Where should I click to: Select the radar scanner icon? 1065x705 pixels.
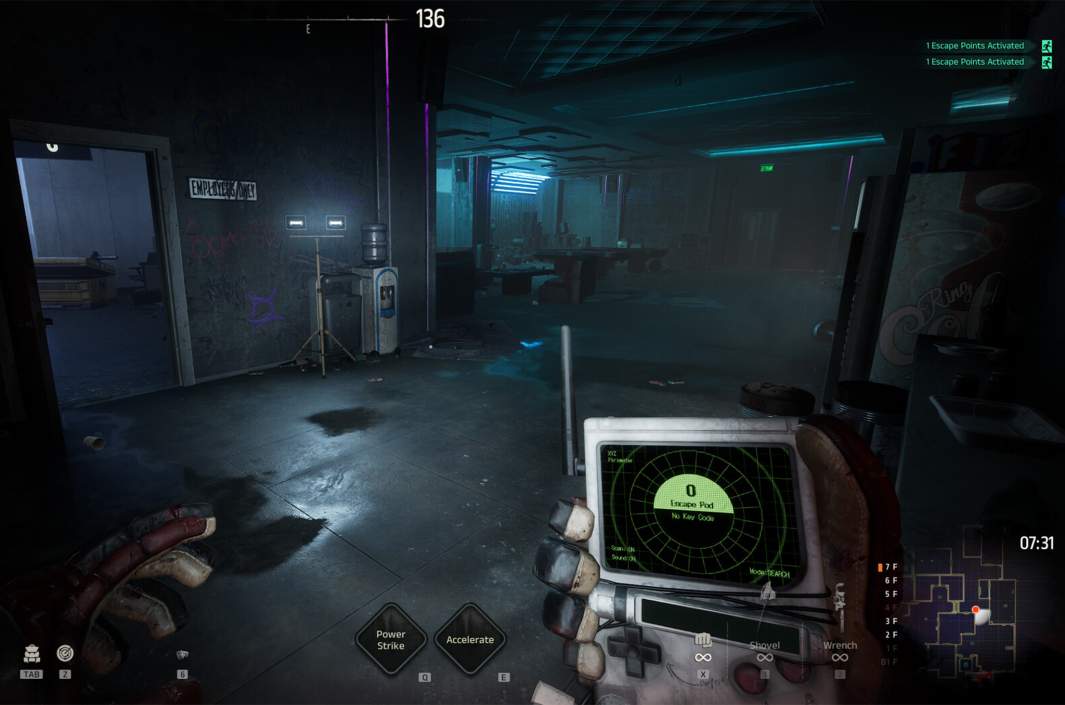[x=65, y=653]
